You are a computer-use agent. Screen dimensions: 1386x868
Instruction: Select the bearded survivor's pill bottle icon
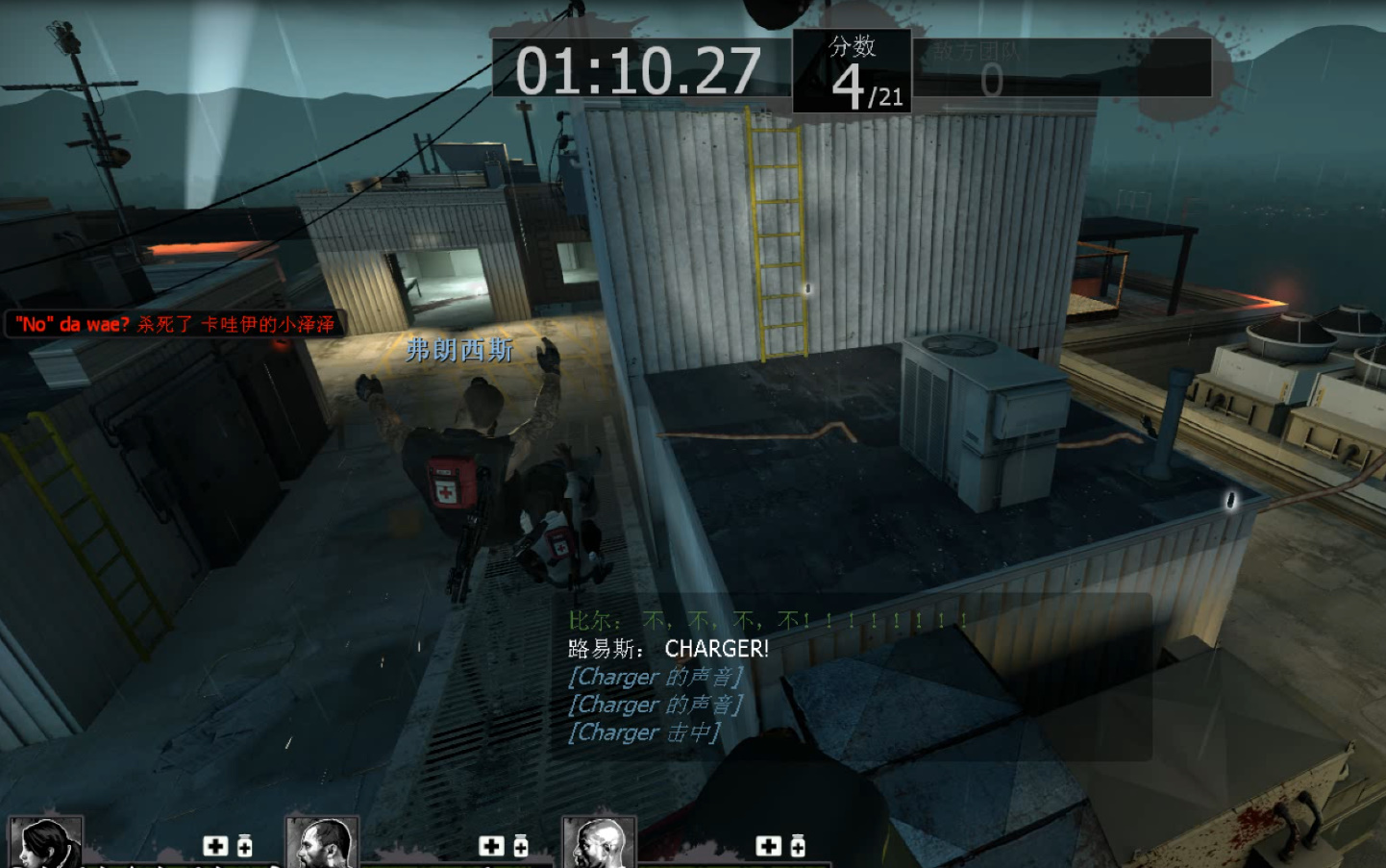[521, 846]
